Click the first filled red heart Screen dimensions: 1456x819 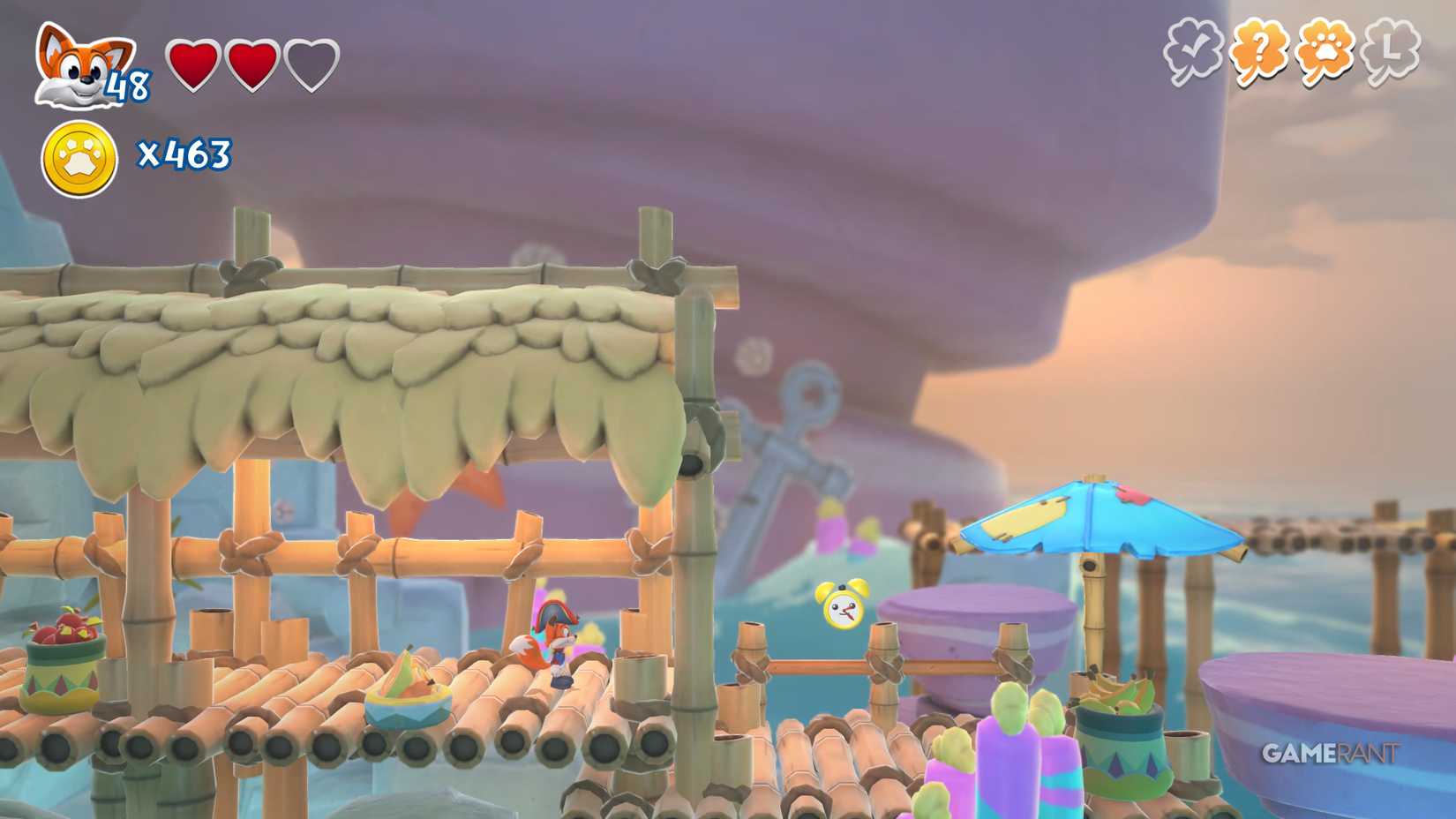click(x=191, y=64)
